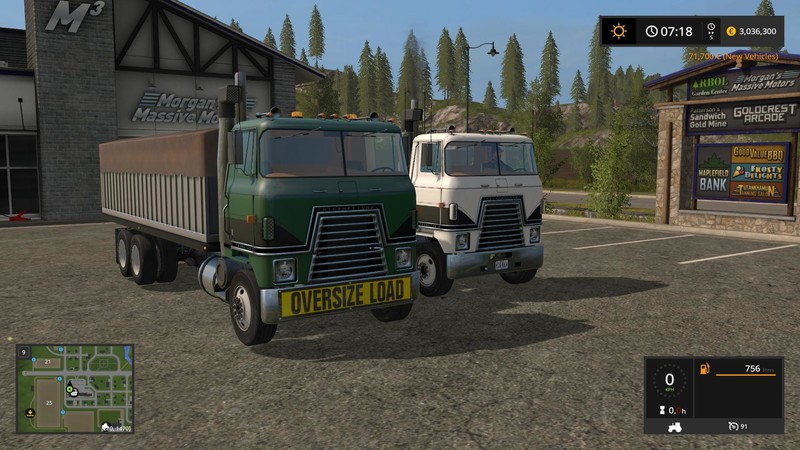The image size is (800, 450).
Task: Click the sun weather icon
Action: pyautogui.click(x=619, y=31)
